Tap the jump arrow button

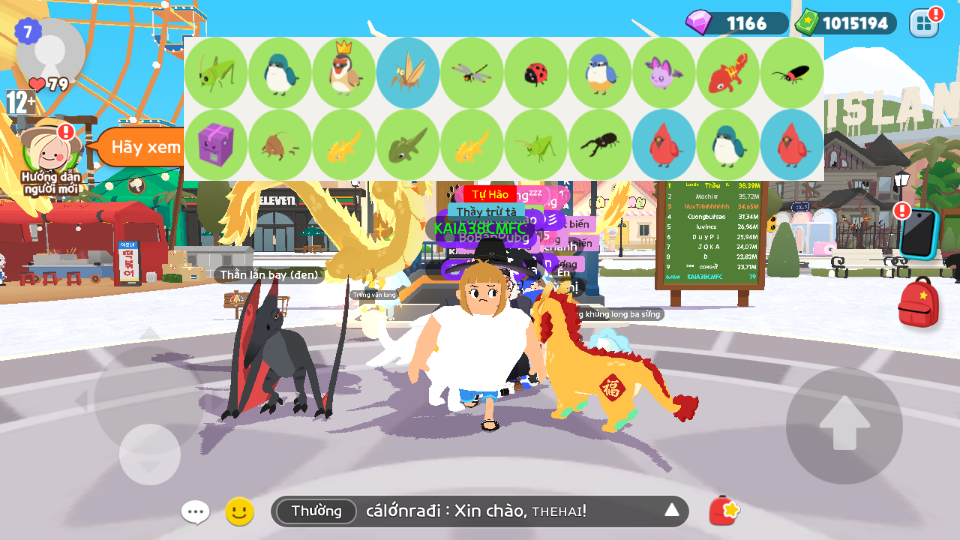coord(844,425)
